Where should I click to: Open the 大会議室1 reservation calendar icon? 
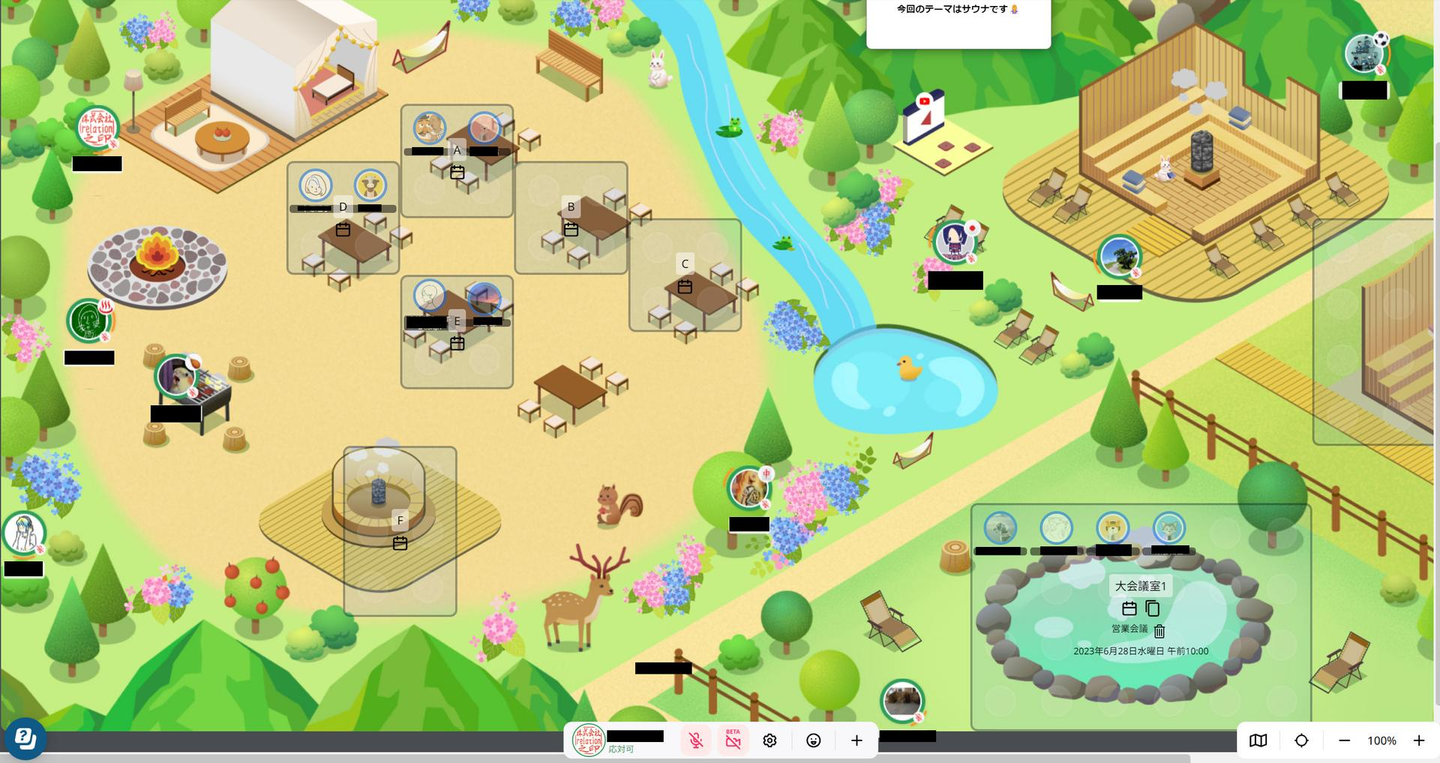coord(1129,608)
